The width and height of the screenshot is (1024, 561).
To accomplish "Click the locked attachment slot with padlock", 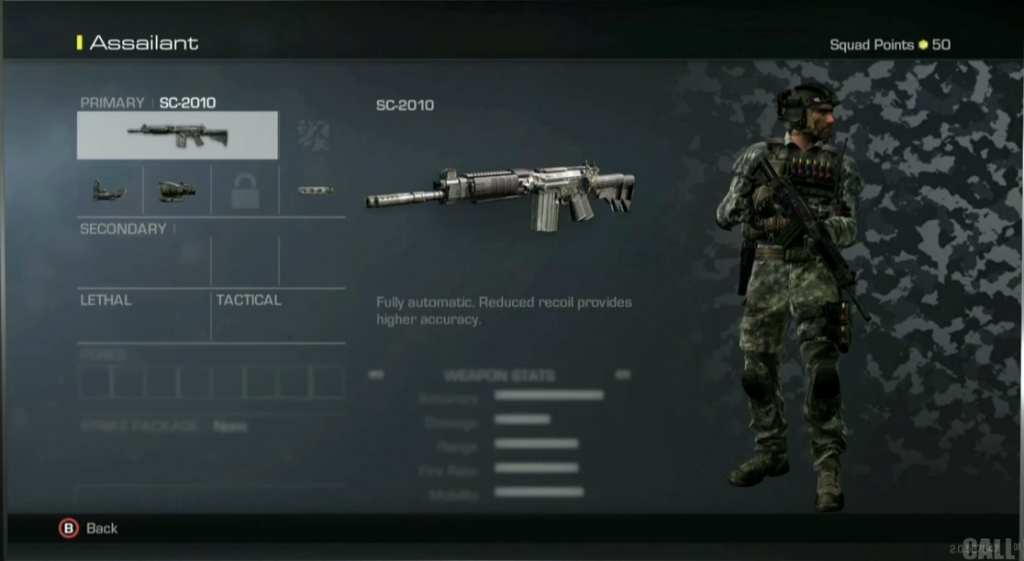I will click(245, 190).
